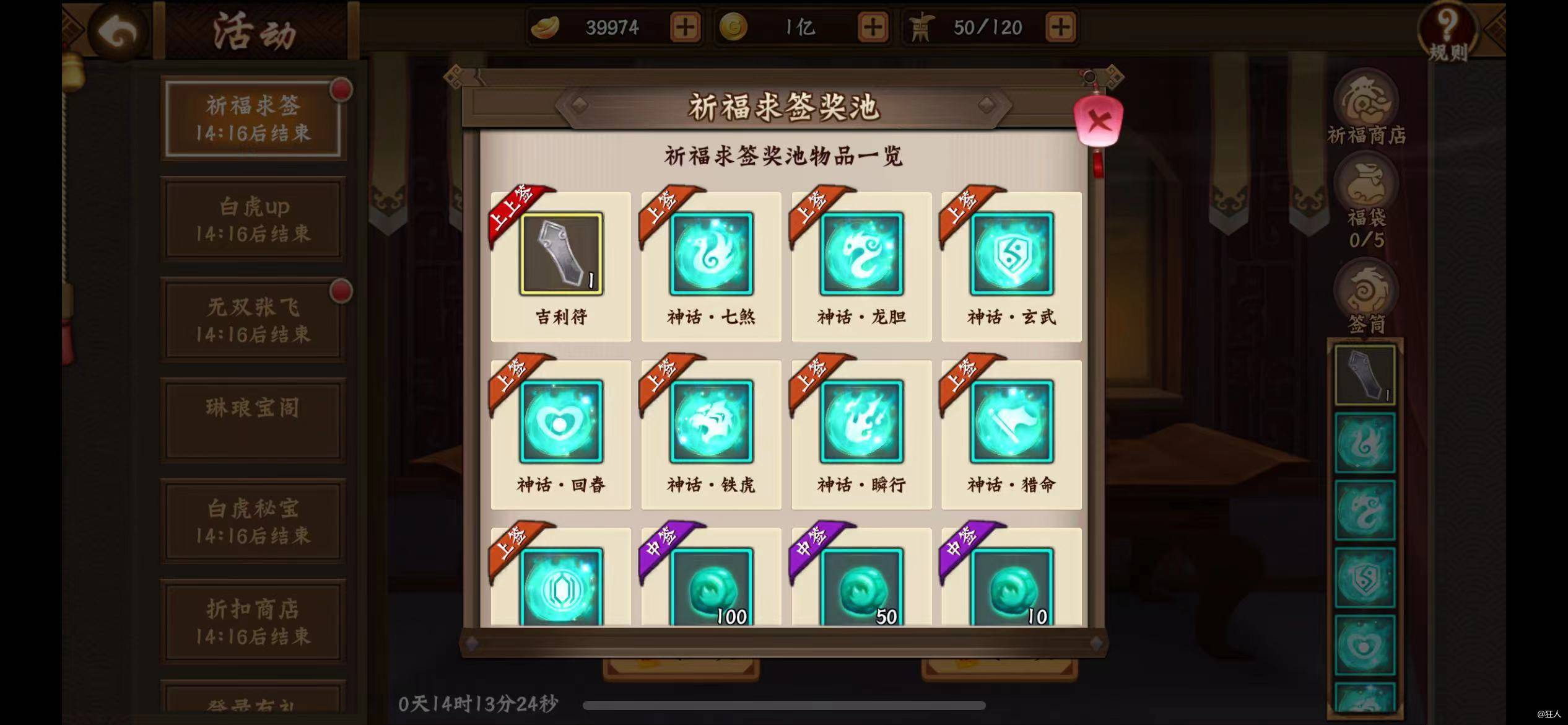
Task: Switch to the 白虎up activity tab
Action: [254, 218]
